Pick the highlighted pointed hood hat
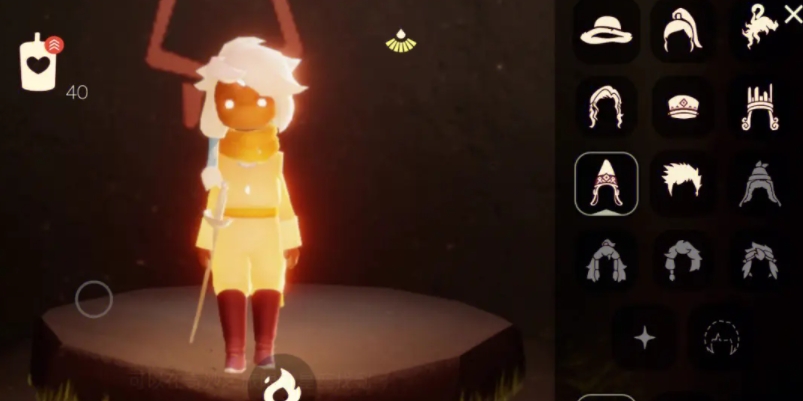 coord(606,183)
